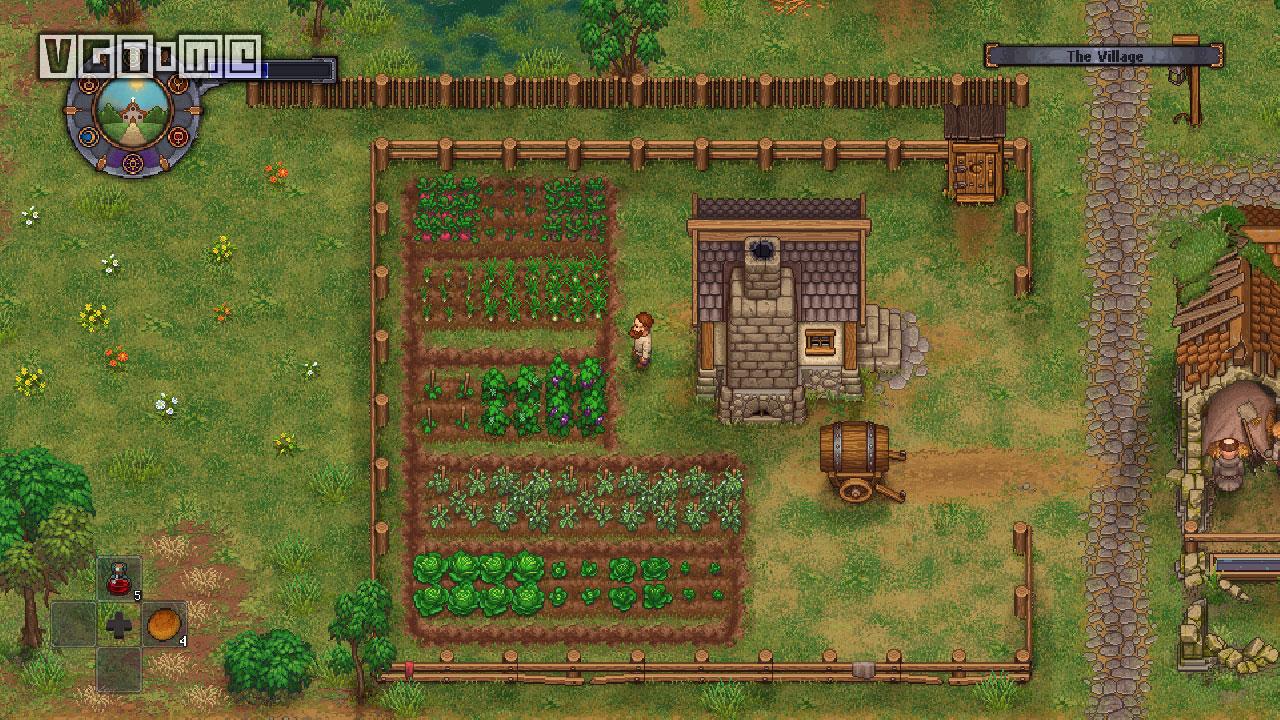Use the orange pie quick slot
The image size is (1280, 720).
coord(164,625)
